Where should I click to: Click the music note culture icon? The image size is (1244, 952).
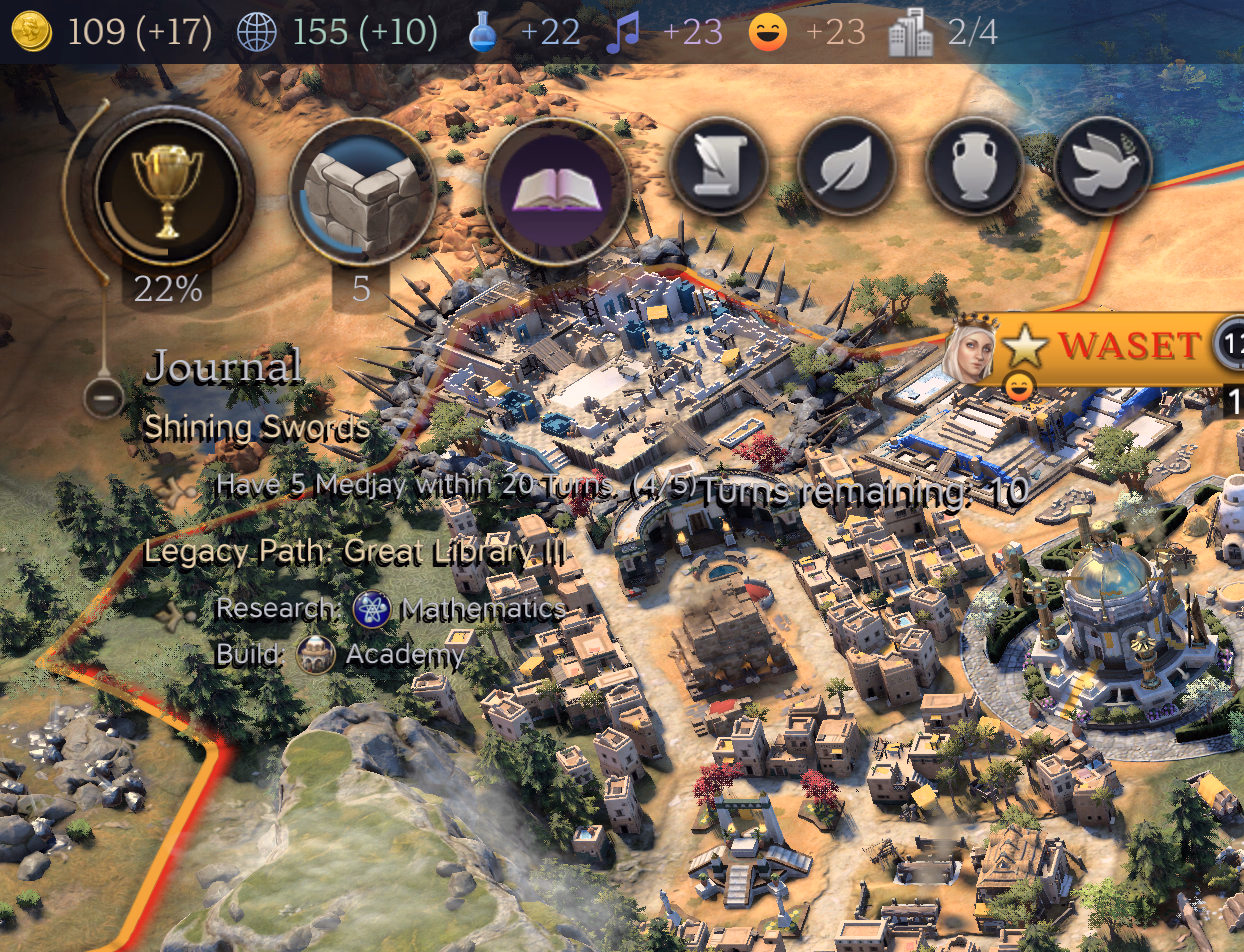622,33
